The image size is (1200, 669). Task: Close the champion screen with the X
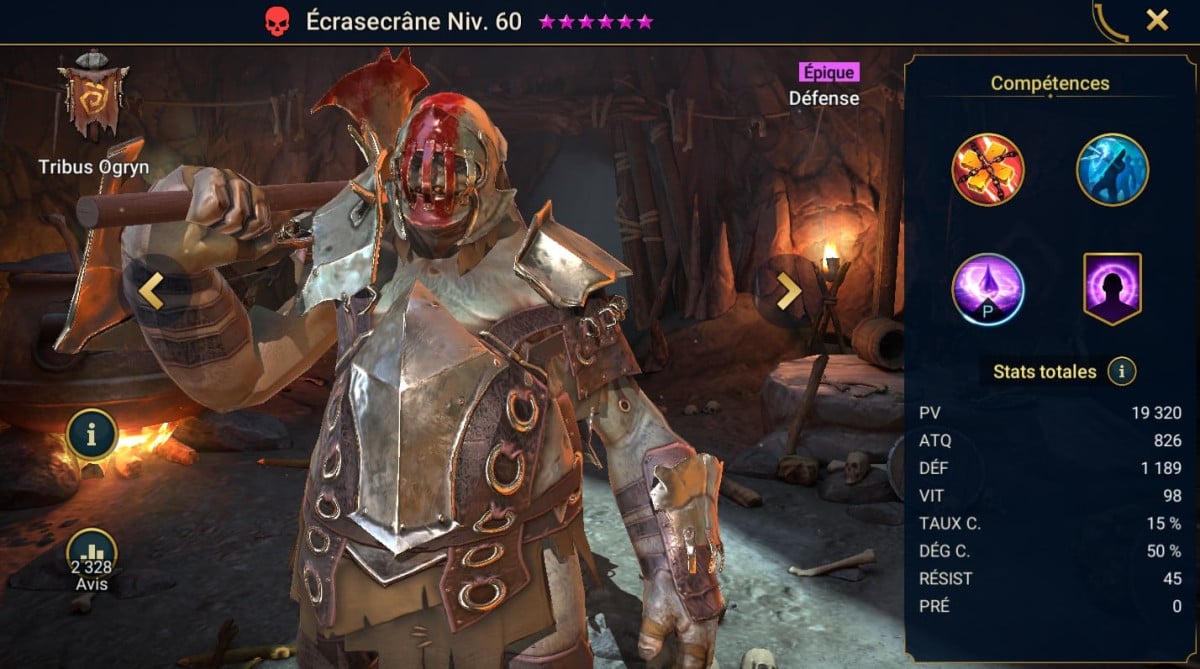coord(1157,20)
